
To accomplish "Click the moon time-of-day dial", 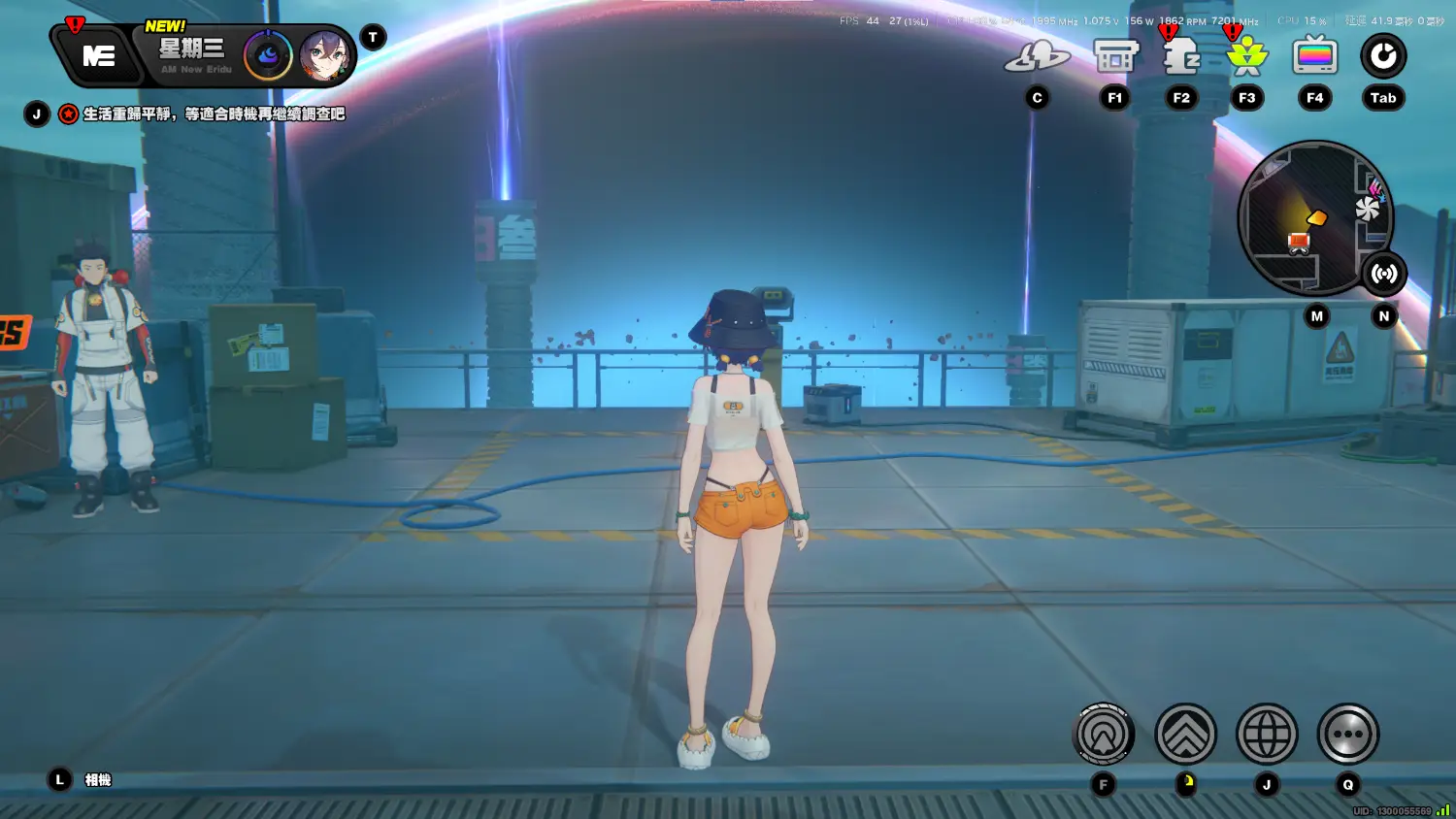I will [268, 56].
